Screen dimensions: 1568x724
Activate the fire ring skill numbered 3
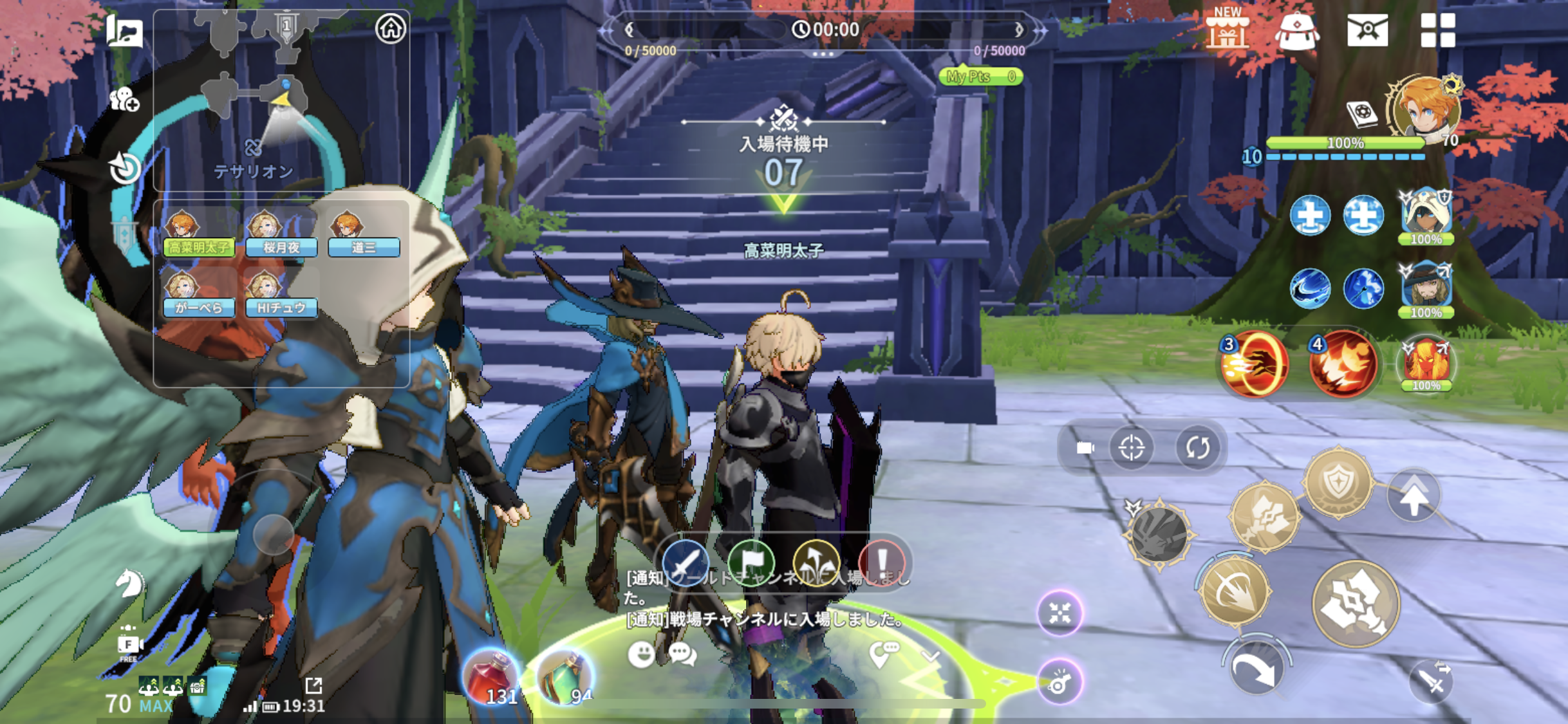1255,365
